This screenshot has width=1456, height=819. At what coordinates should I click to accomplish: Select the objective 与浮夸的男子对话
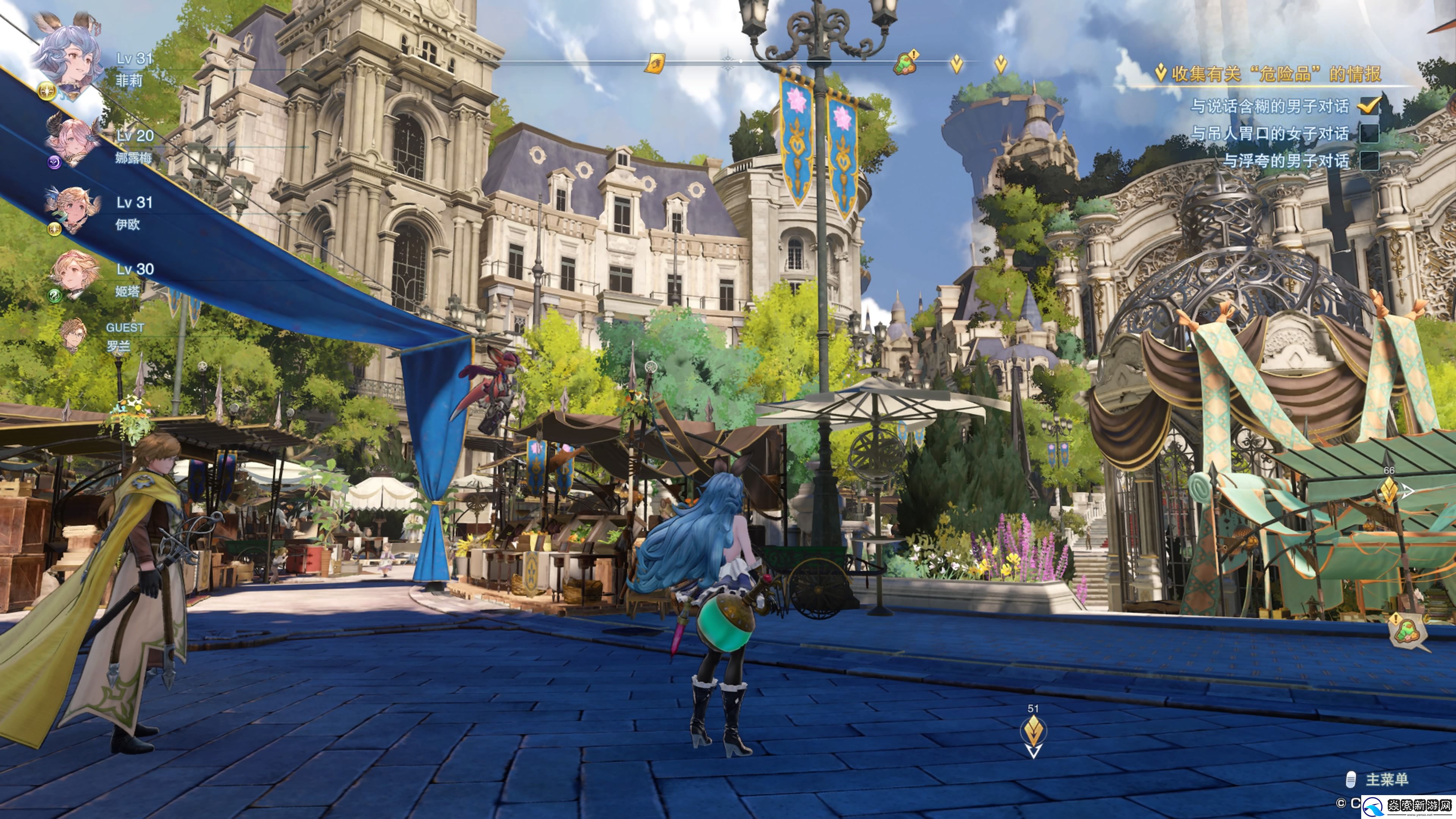[x=1285, y=161]
